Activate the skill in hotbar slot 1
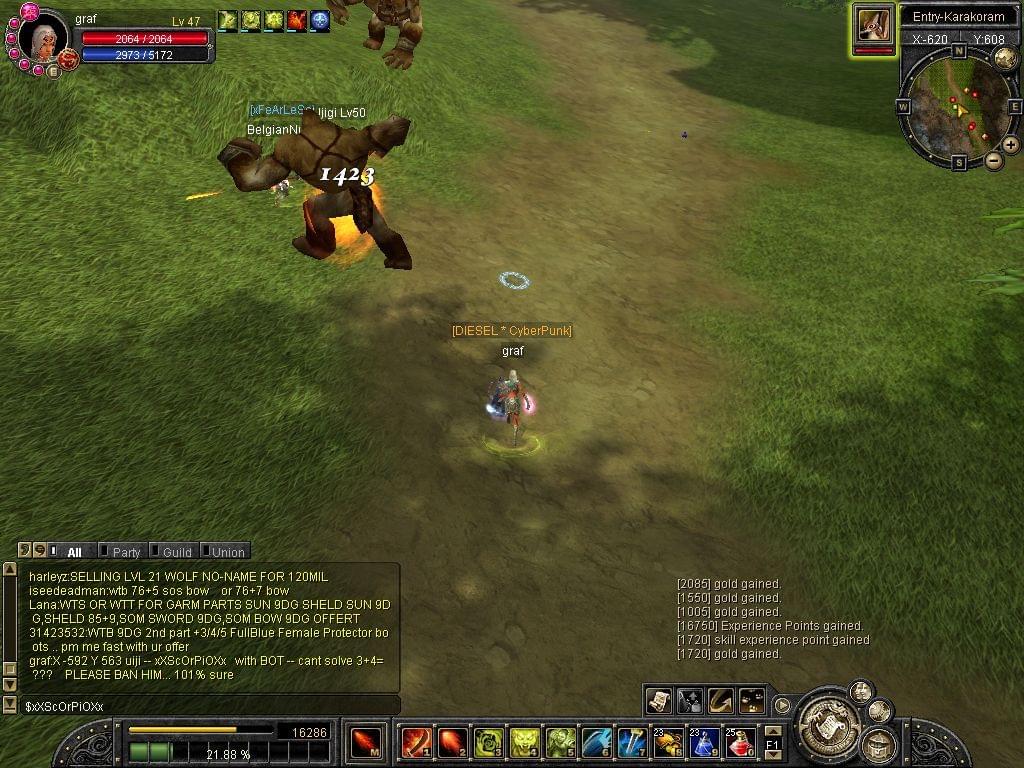 [x=416, y=743]
